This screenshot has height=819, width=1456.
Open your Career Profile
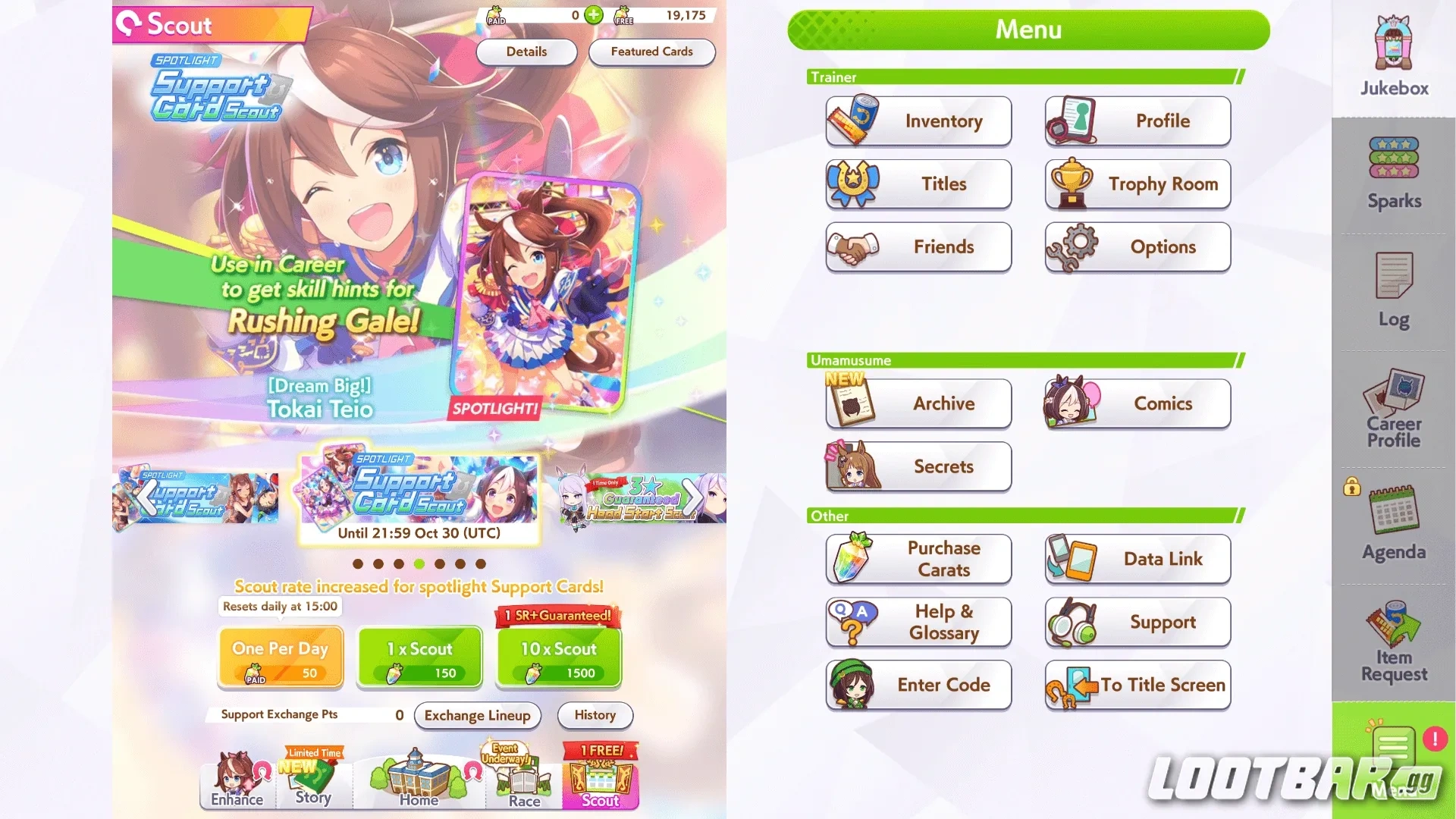click(x=1392, y=409)
